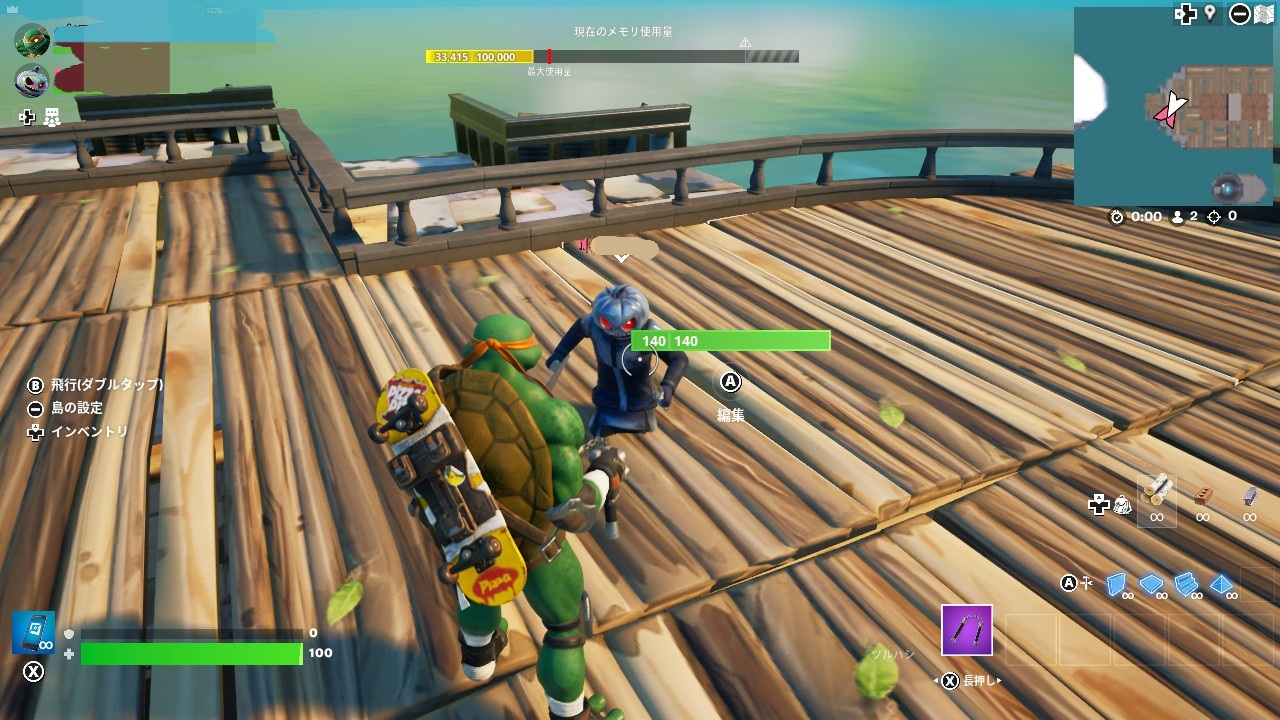Select the green turtle player portrait
Screen dimensions: 1280x720
(x=32, y=40)
